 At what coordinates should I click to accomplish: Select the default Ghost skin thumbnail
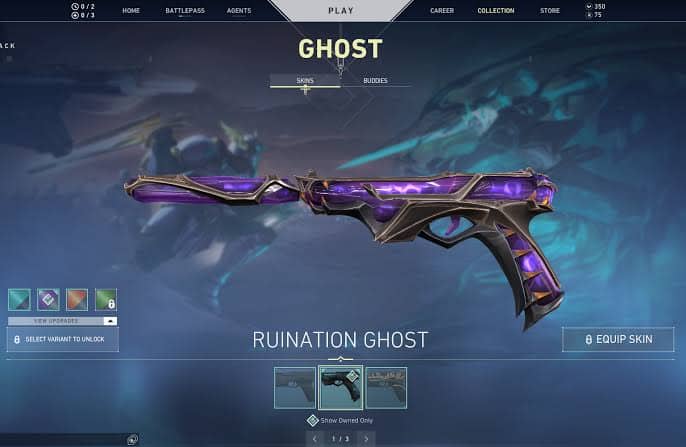coord(295,387)
